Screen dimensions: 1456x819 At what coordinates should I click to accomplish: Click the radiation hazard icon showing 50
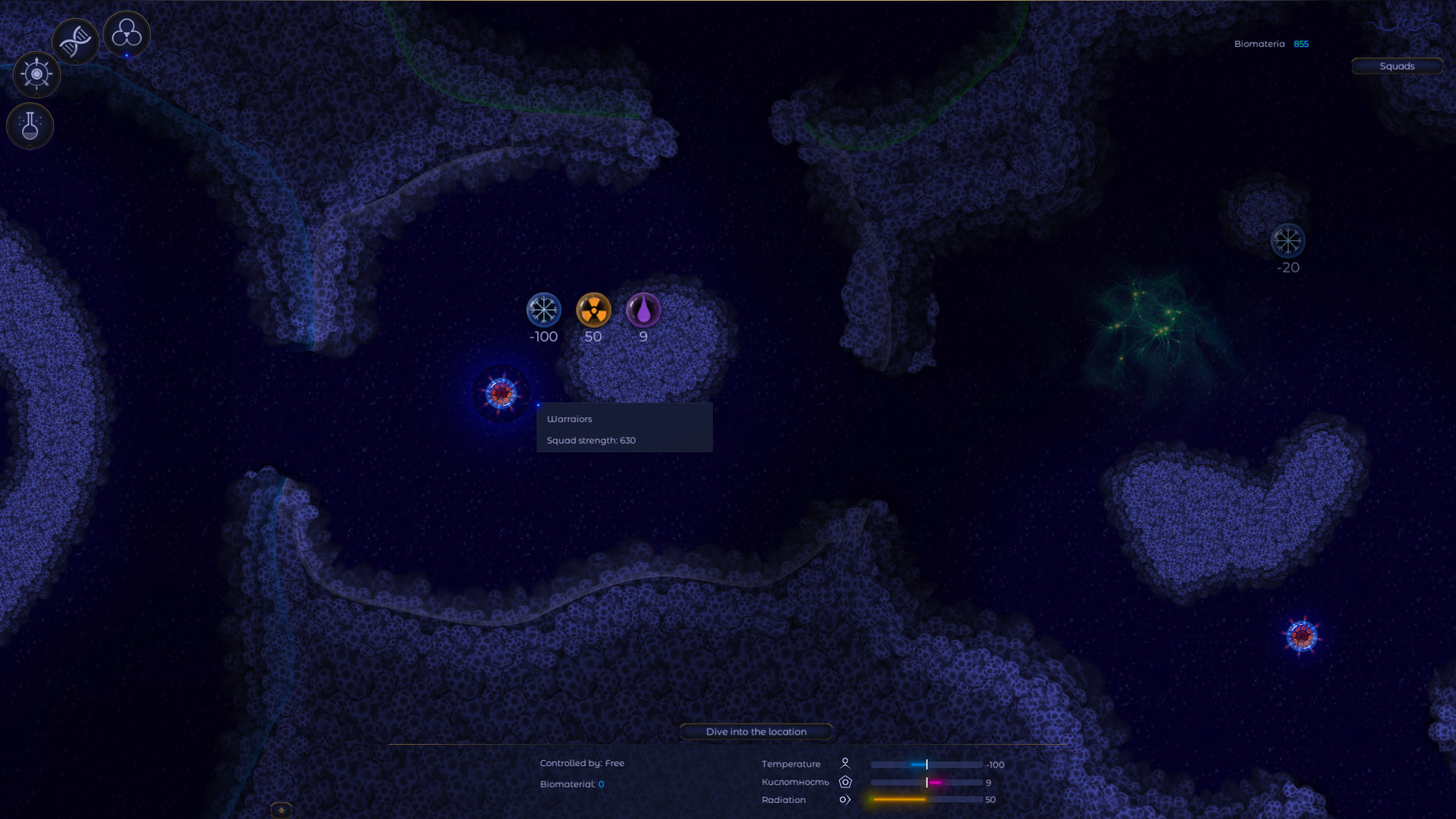pyautogui.click(x=593, y=309)
